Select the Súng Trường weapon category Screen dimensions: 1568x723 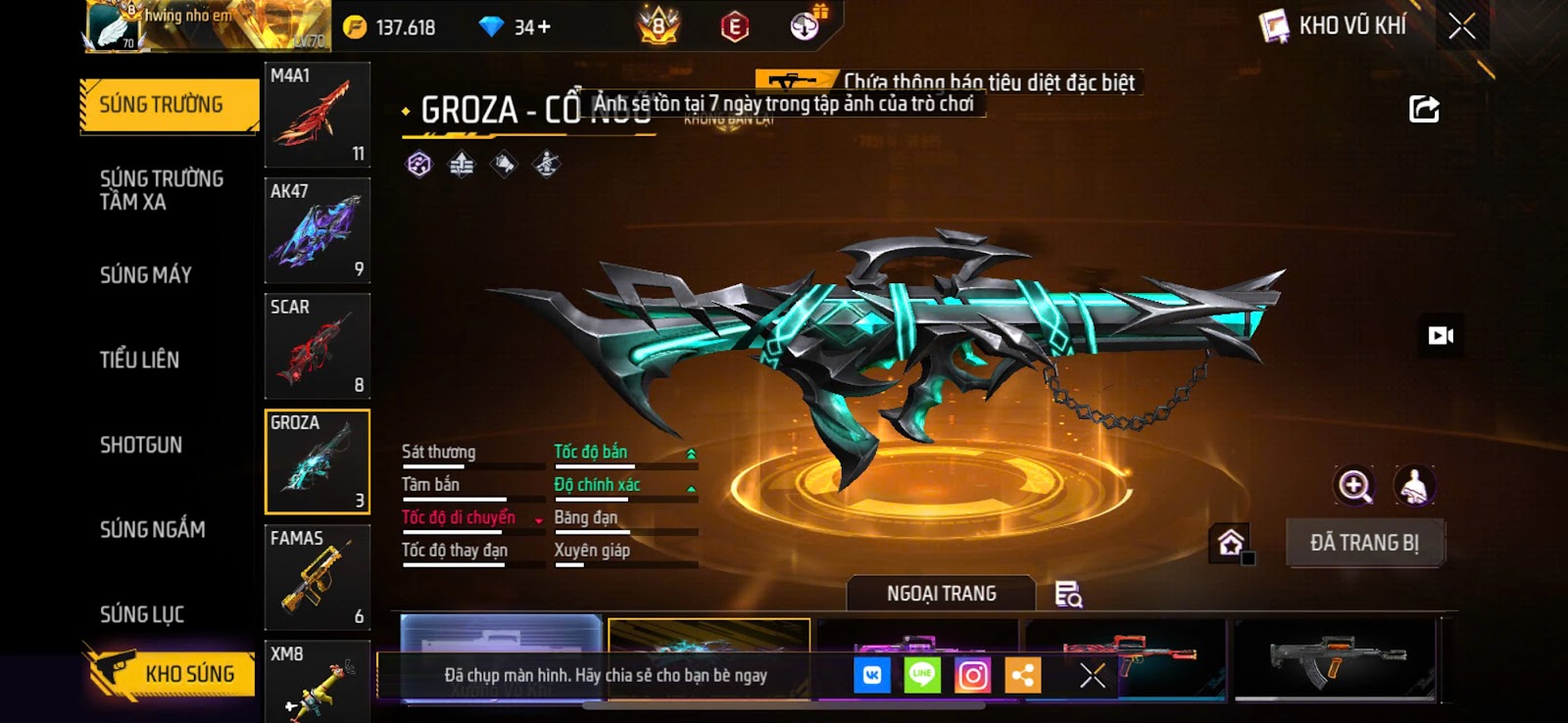click(169, 105)
